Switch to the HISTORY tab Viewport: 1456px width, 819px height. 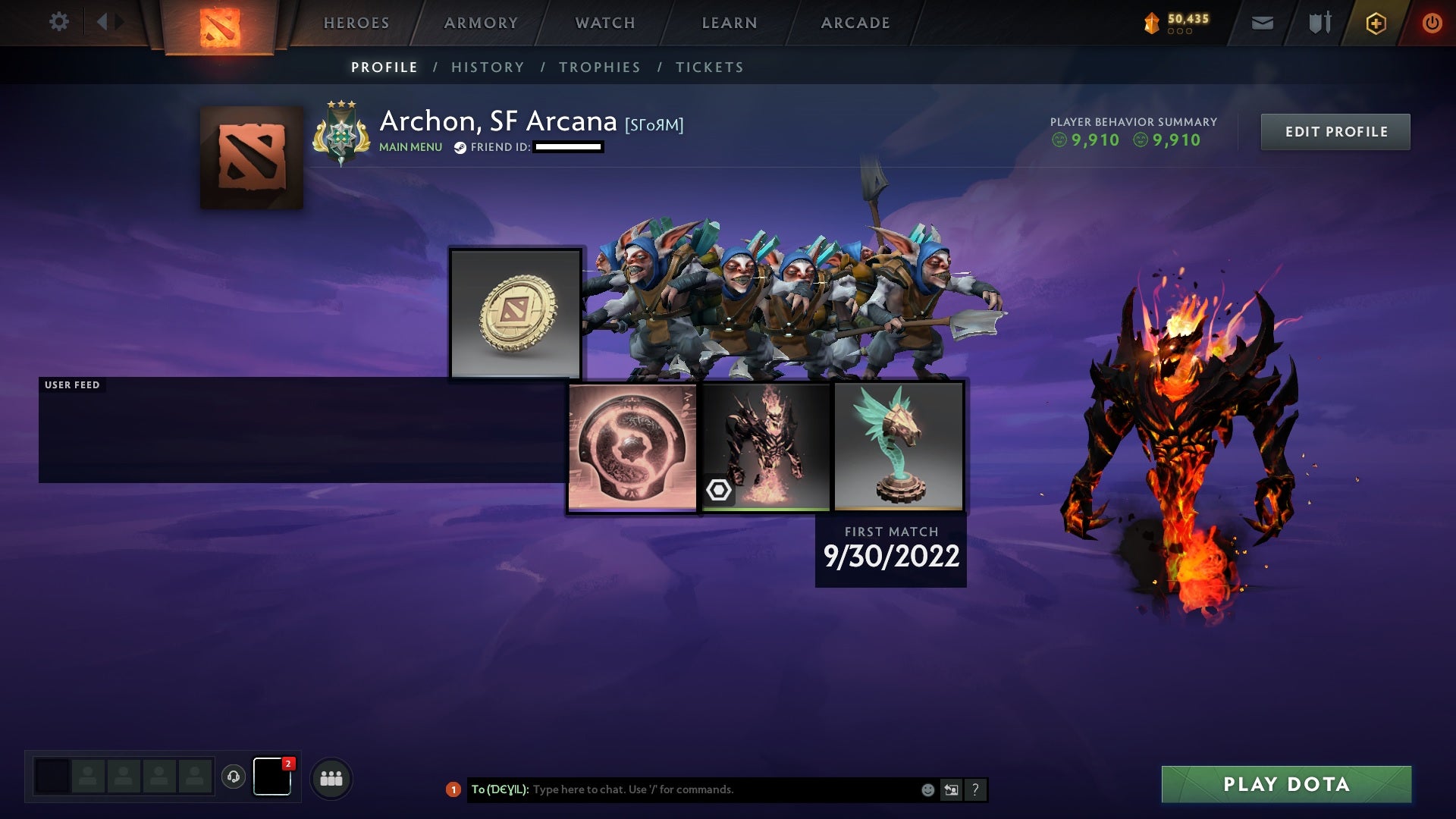(488, 67)
